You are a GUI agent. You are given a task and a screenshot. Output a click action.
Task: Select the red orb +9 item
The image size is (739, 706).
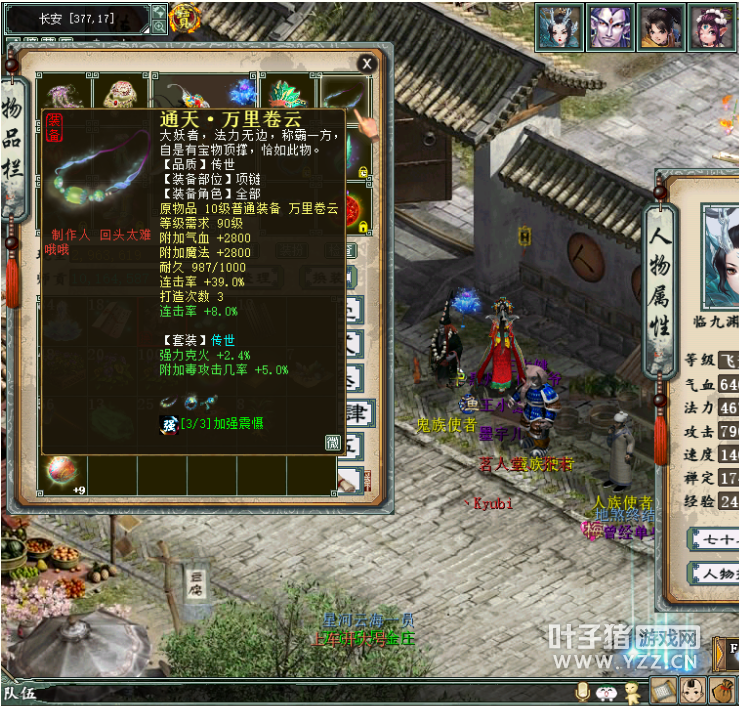[62, 474]
